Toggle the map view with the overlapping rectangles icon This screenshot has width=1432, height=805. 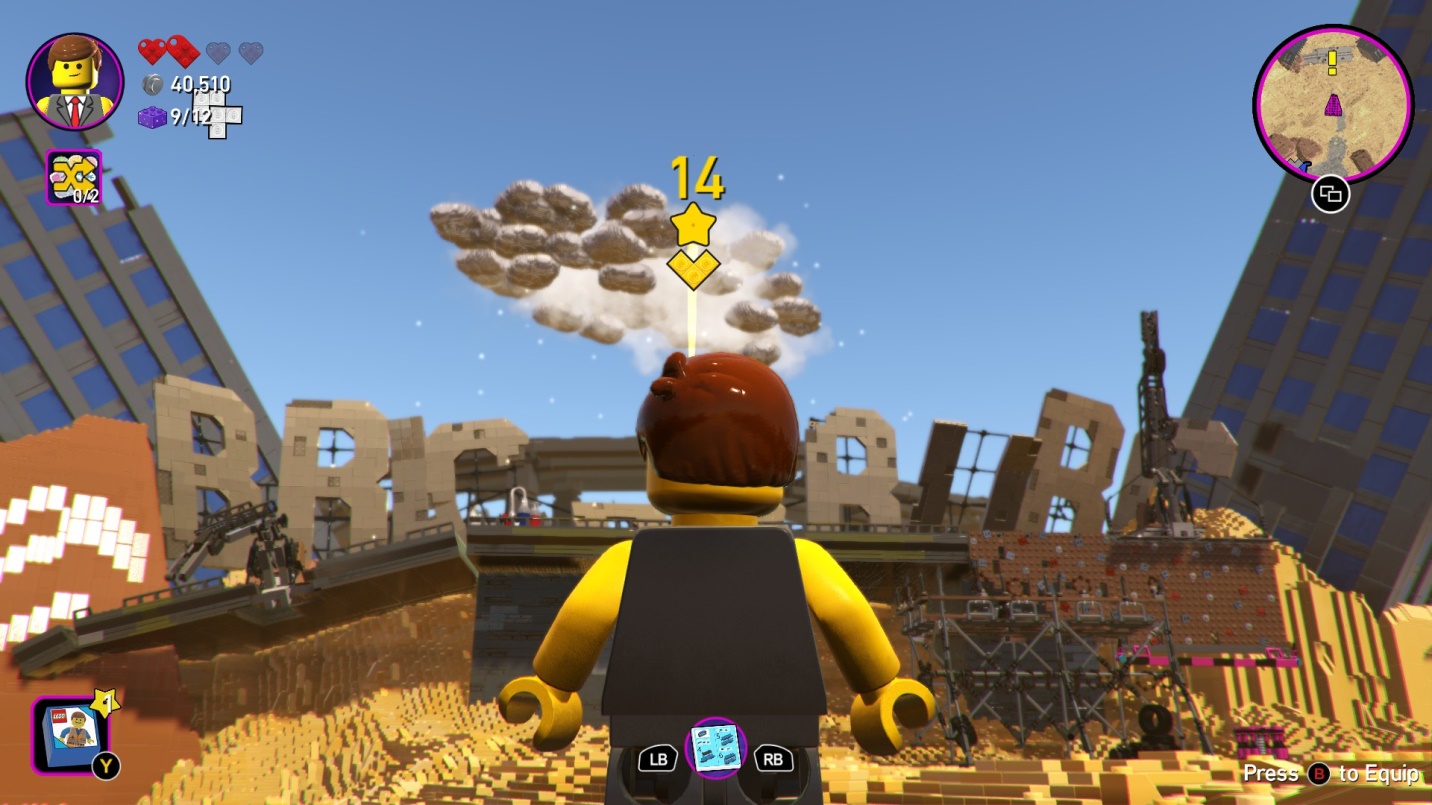click(x=1331, y=196)
